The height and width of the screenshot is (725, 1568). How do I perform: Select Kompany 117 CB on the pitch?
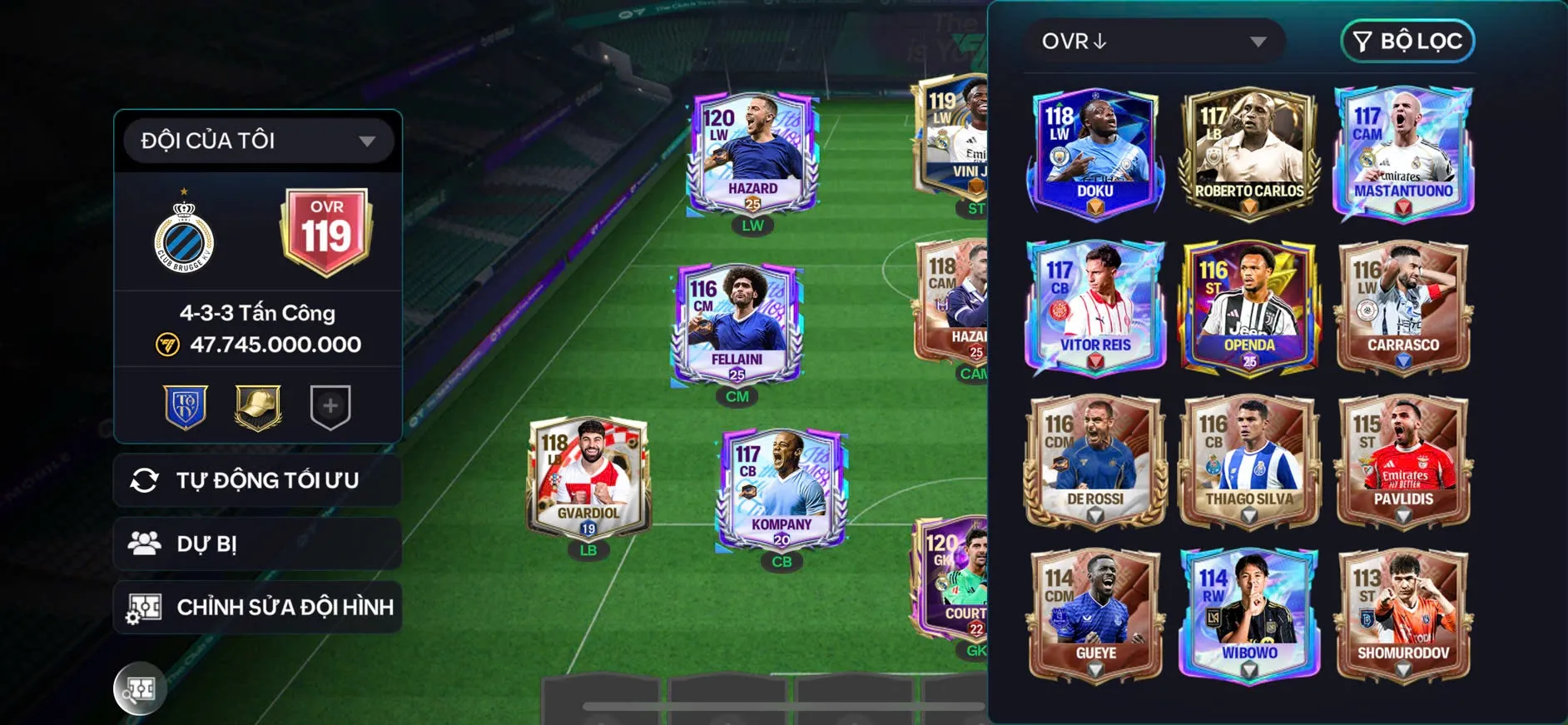coord(782,491)
